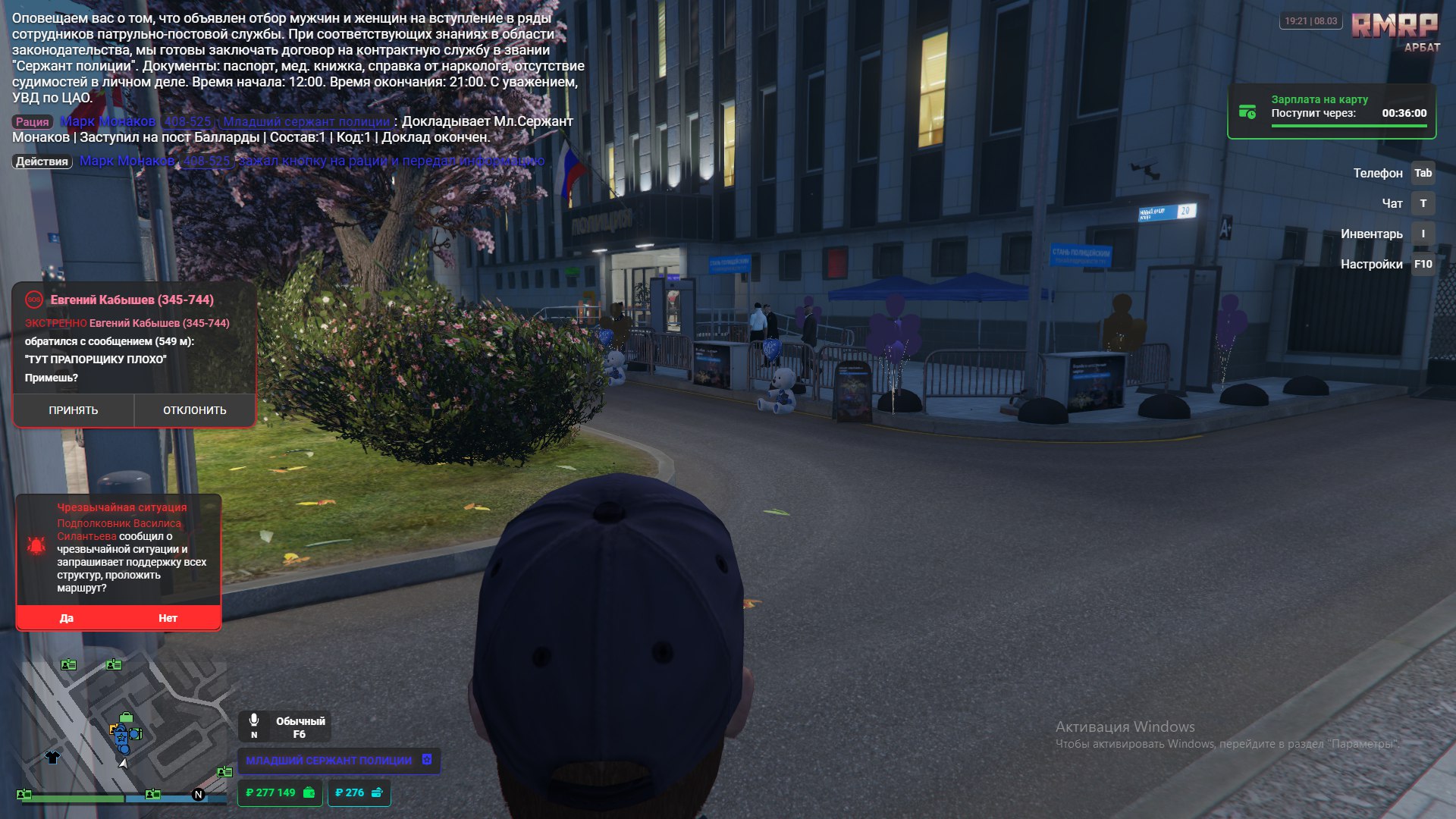Click the black t-shirt marker on the minimap

[x=52, y=757]
